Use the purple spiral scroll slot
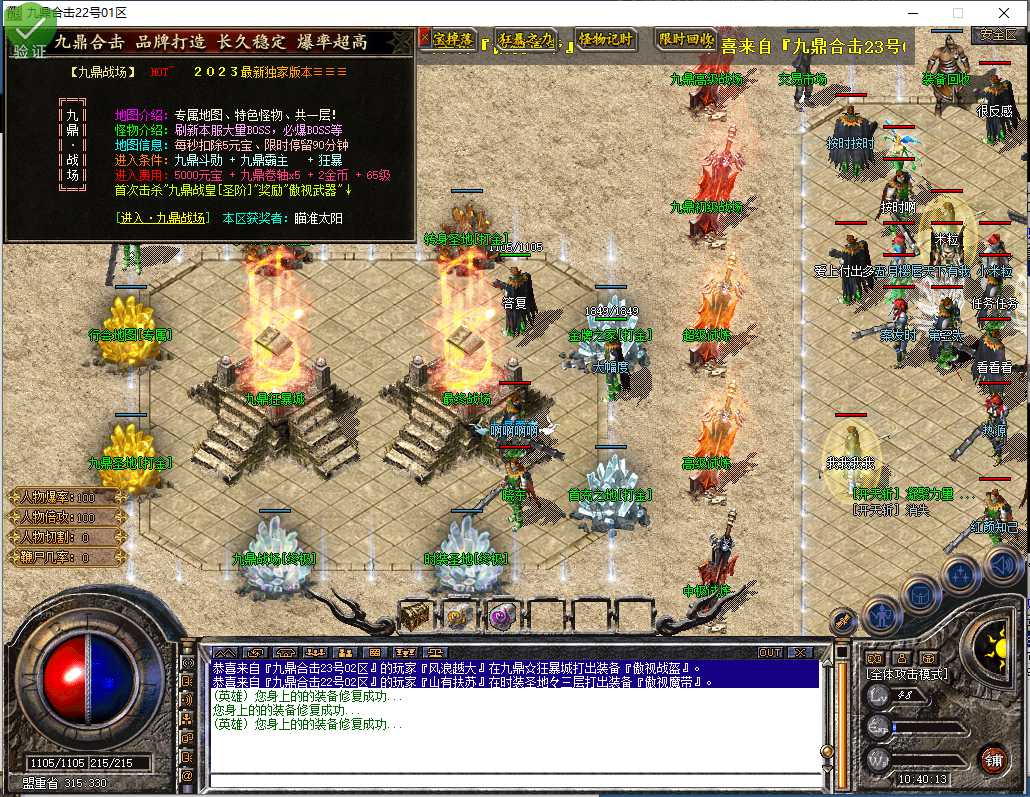 click(501, 616)
